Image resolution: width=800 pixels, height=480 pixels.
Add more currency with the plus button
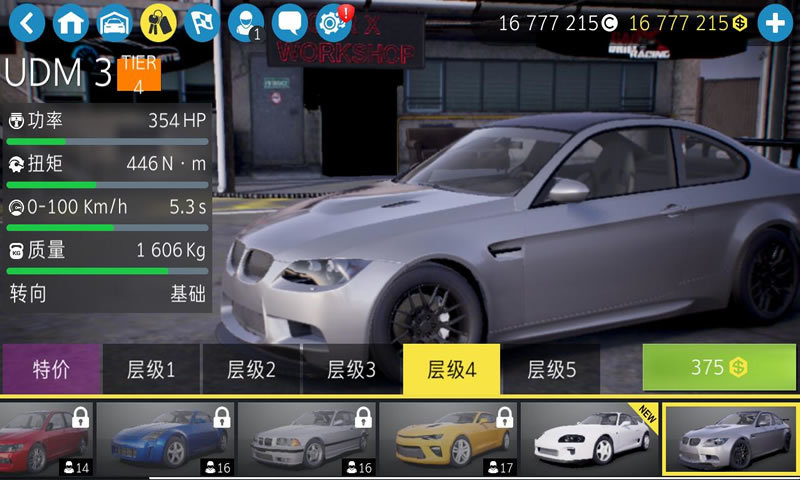(775, 23)
